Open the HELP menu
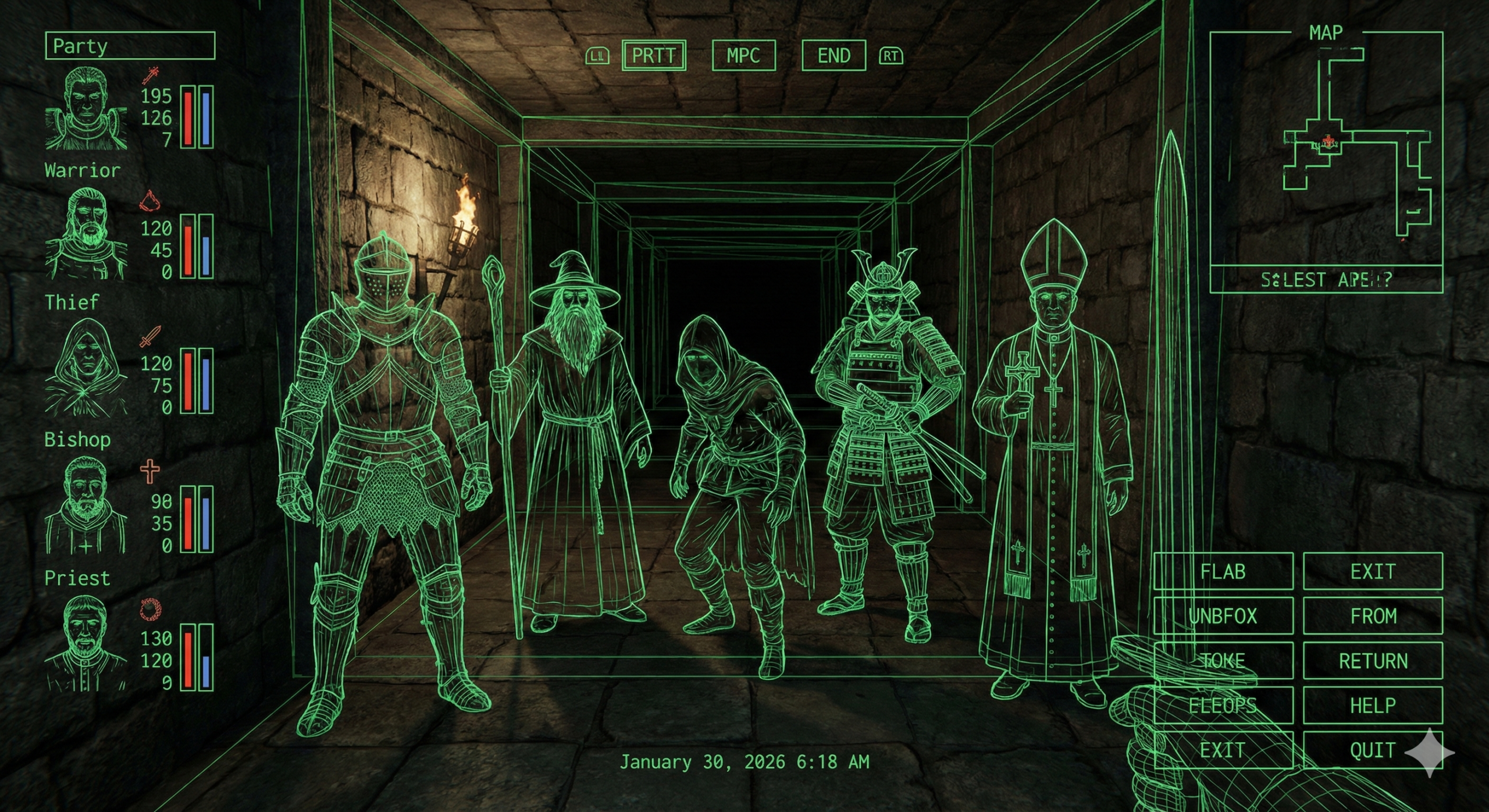 point(1373,706)
